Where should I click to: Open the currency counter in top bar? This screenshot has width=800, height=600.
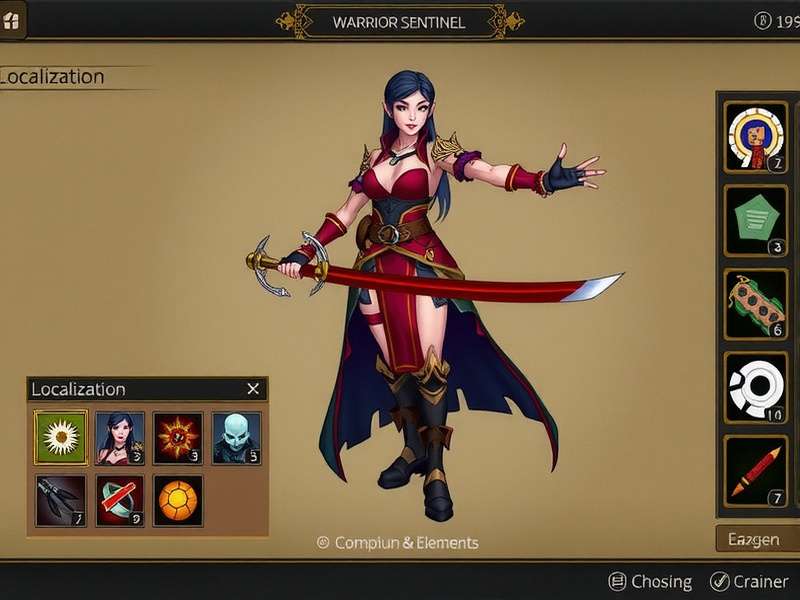[x=776, y=21]
